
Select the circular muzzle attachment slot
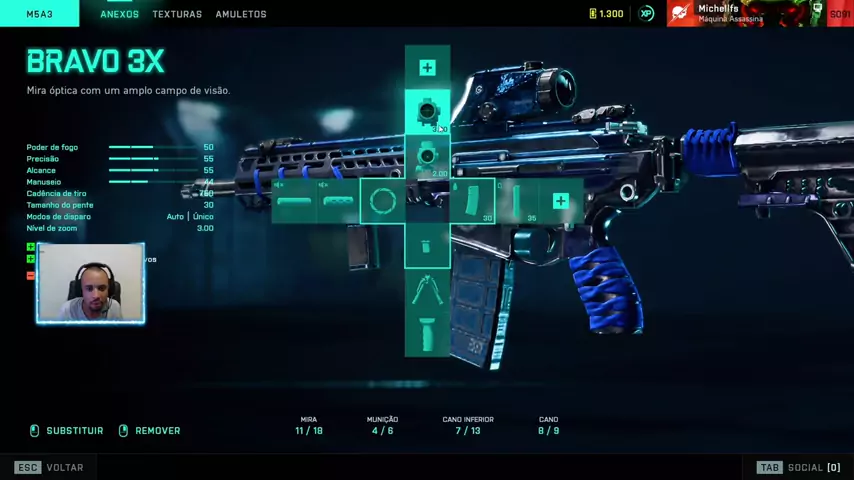[x=382, y=202]
